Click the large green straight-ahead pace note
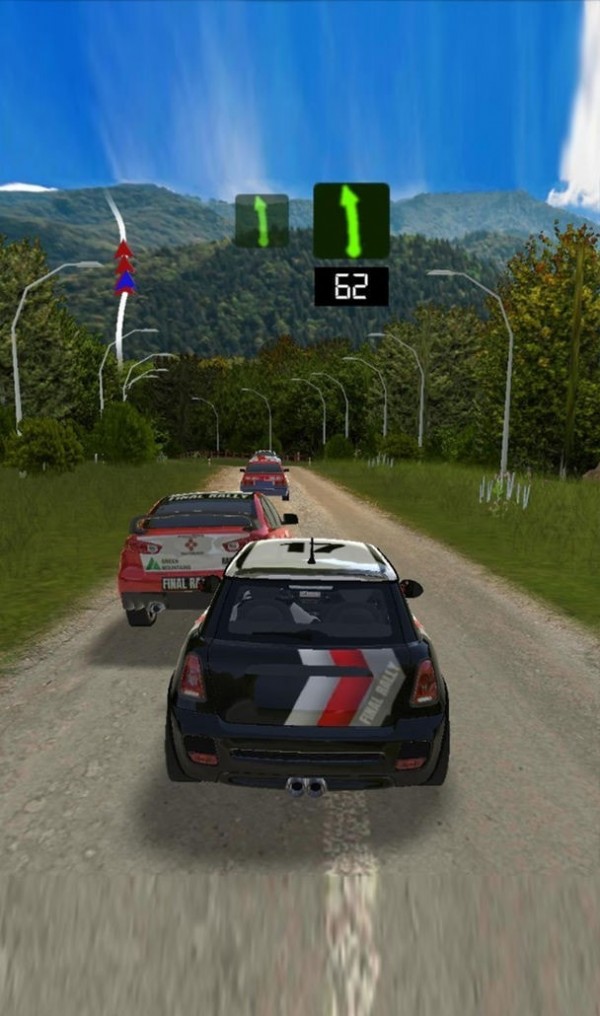This screenshot has height=1016, width=600. 351,221
